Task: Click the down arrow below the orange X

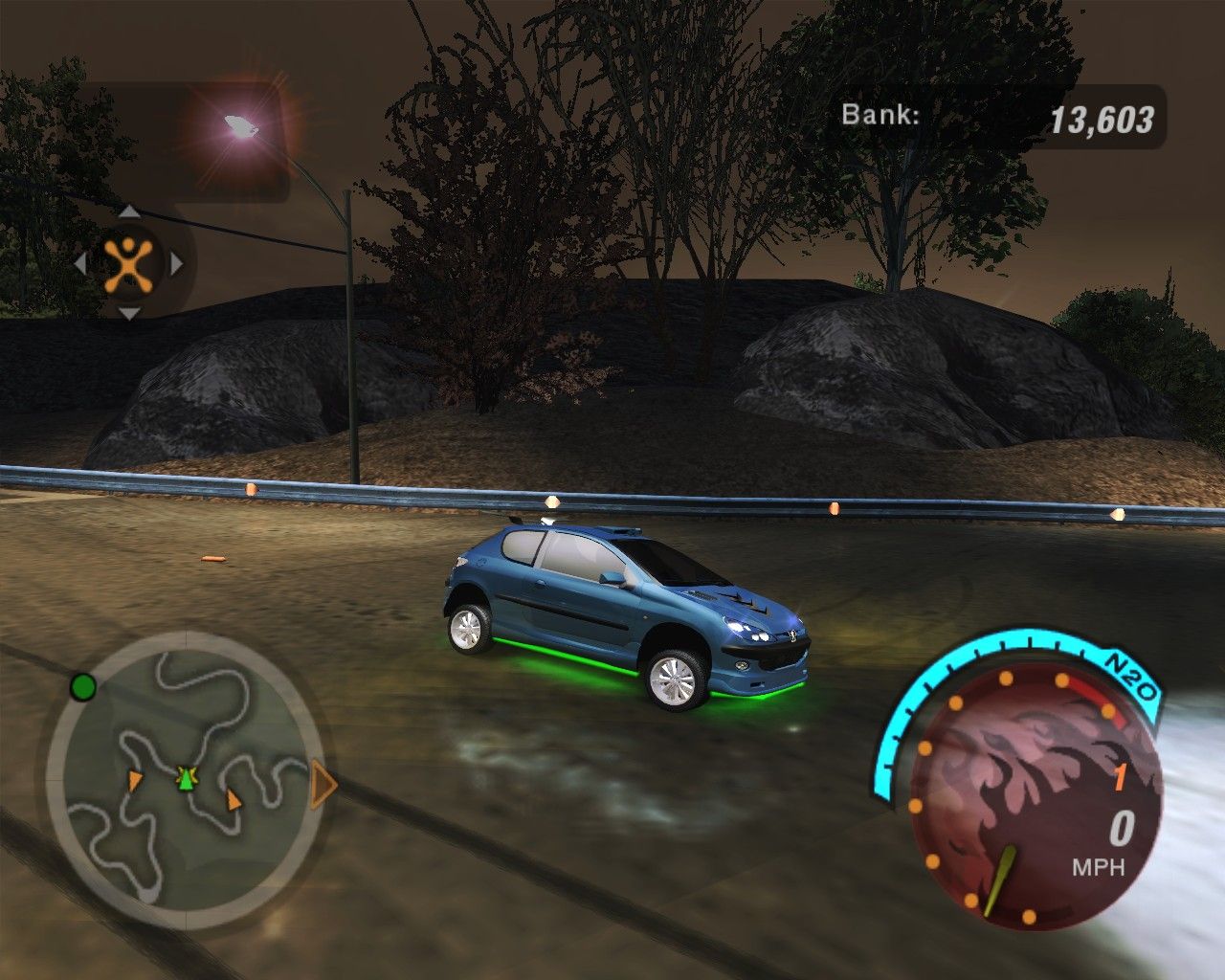Action: 129,312
